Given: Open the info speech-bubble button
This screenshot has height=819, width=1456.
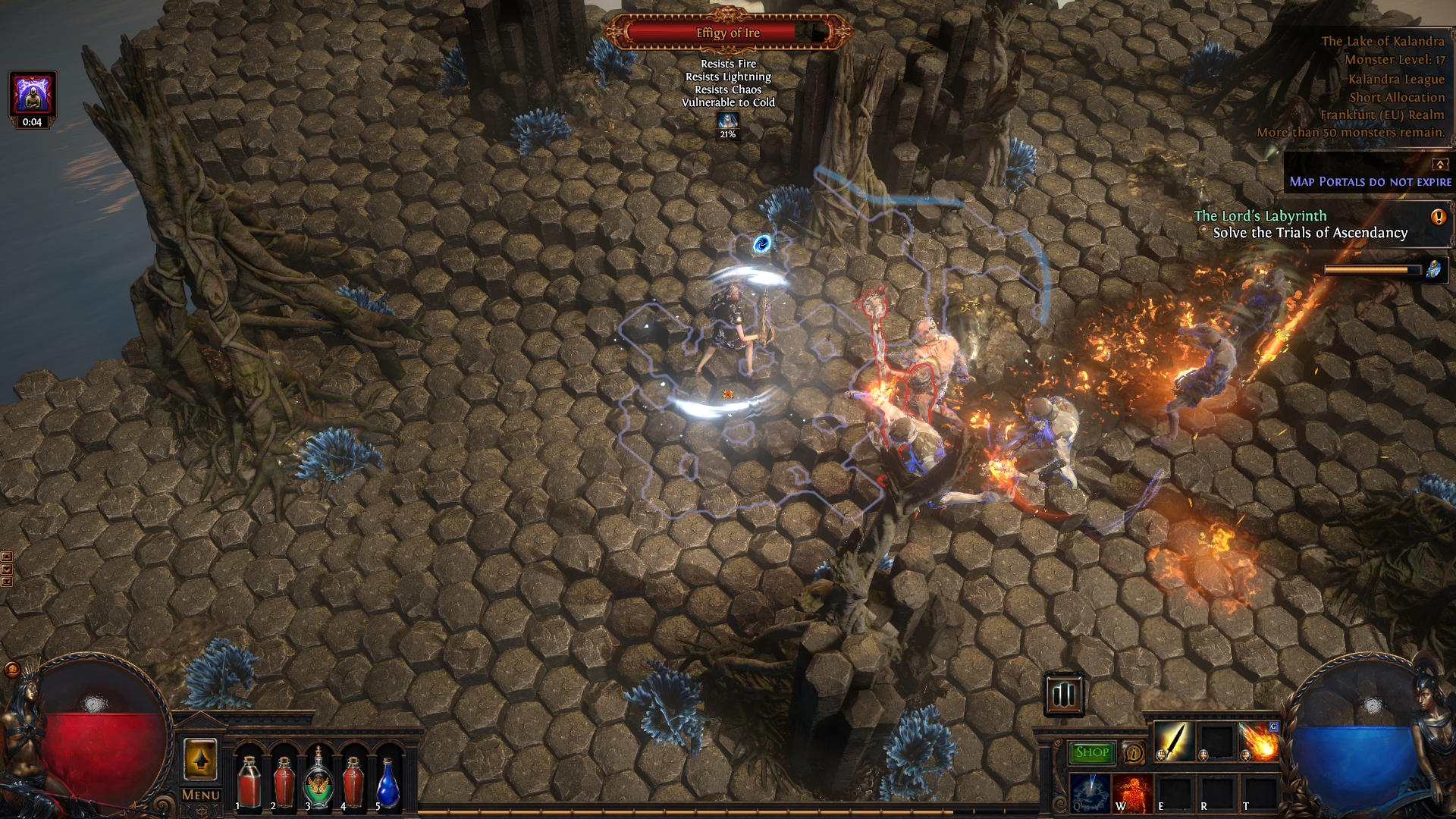Looking at the screenshot, I should point(1133,752).
